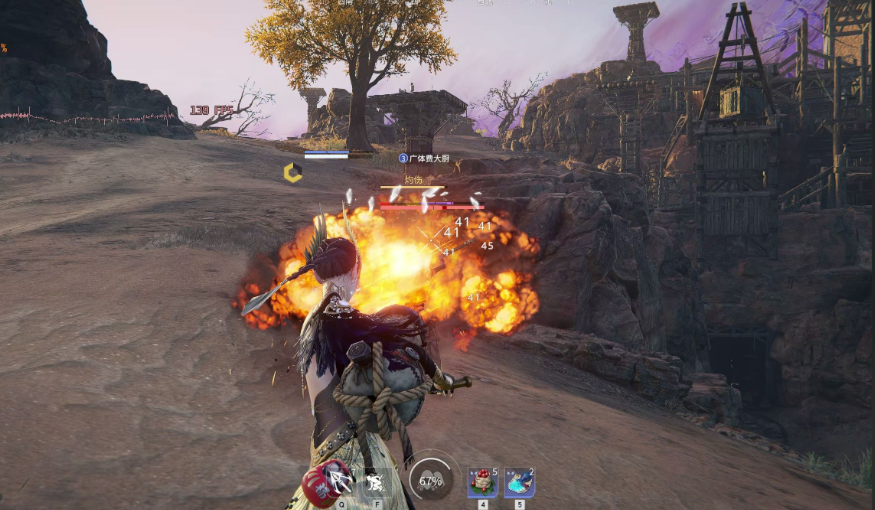Use the red berry basket item
The height and width of the screenshot is (510, 875).
(x=482, y=482)
